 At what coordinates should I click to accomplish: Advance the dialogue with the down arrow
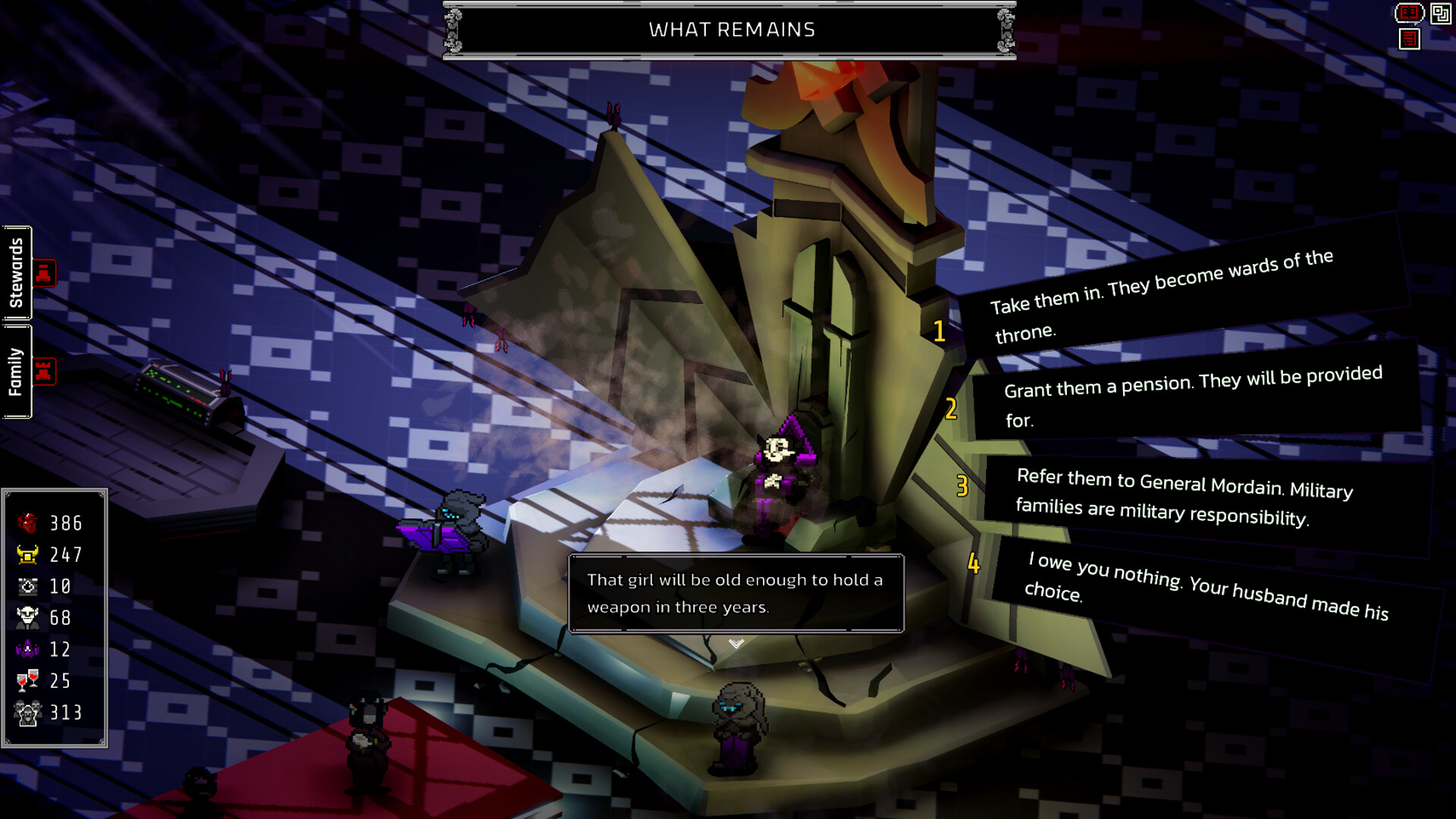click(736, 644)
